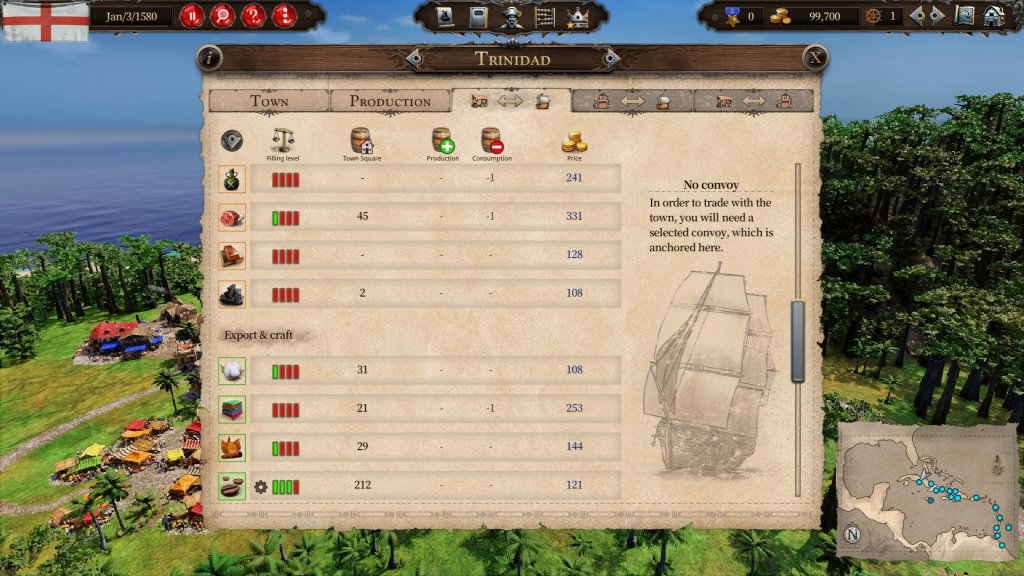Click the red magnifying glass button
The width and height of the screenshot is (1024, 576).
click(x=222, y=16)
